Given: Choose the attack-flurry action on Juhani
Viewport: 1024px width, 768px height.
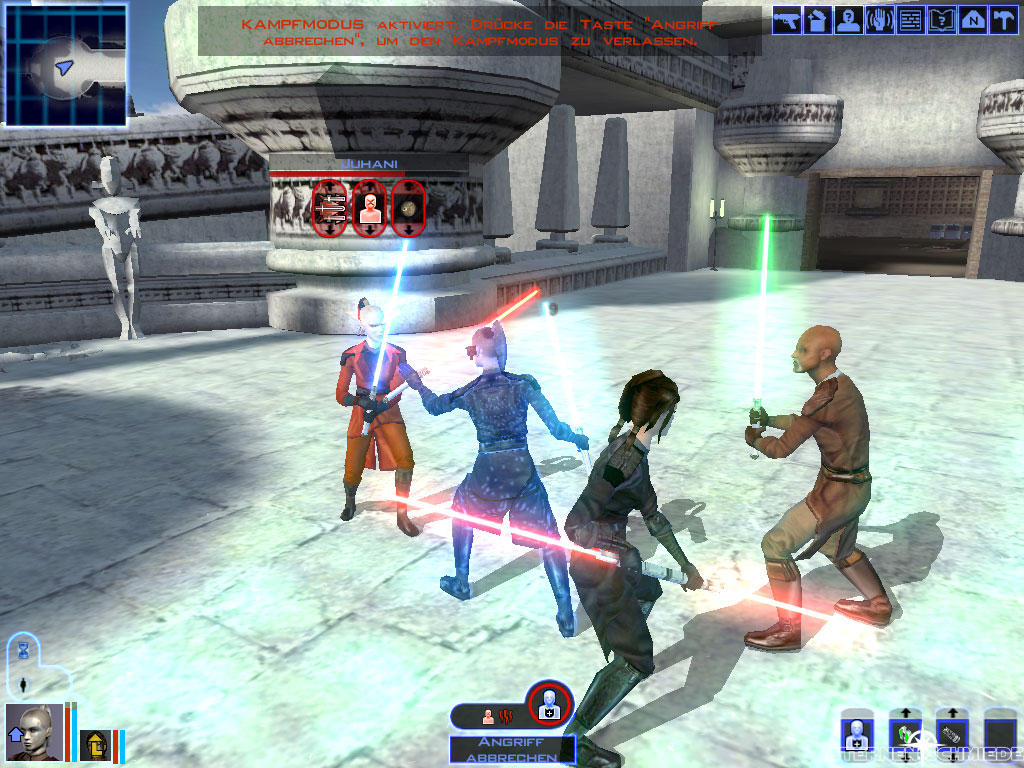Looking at the screenshot, I should click(330, 207).
